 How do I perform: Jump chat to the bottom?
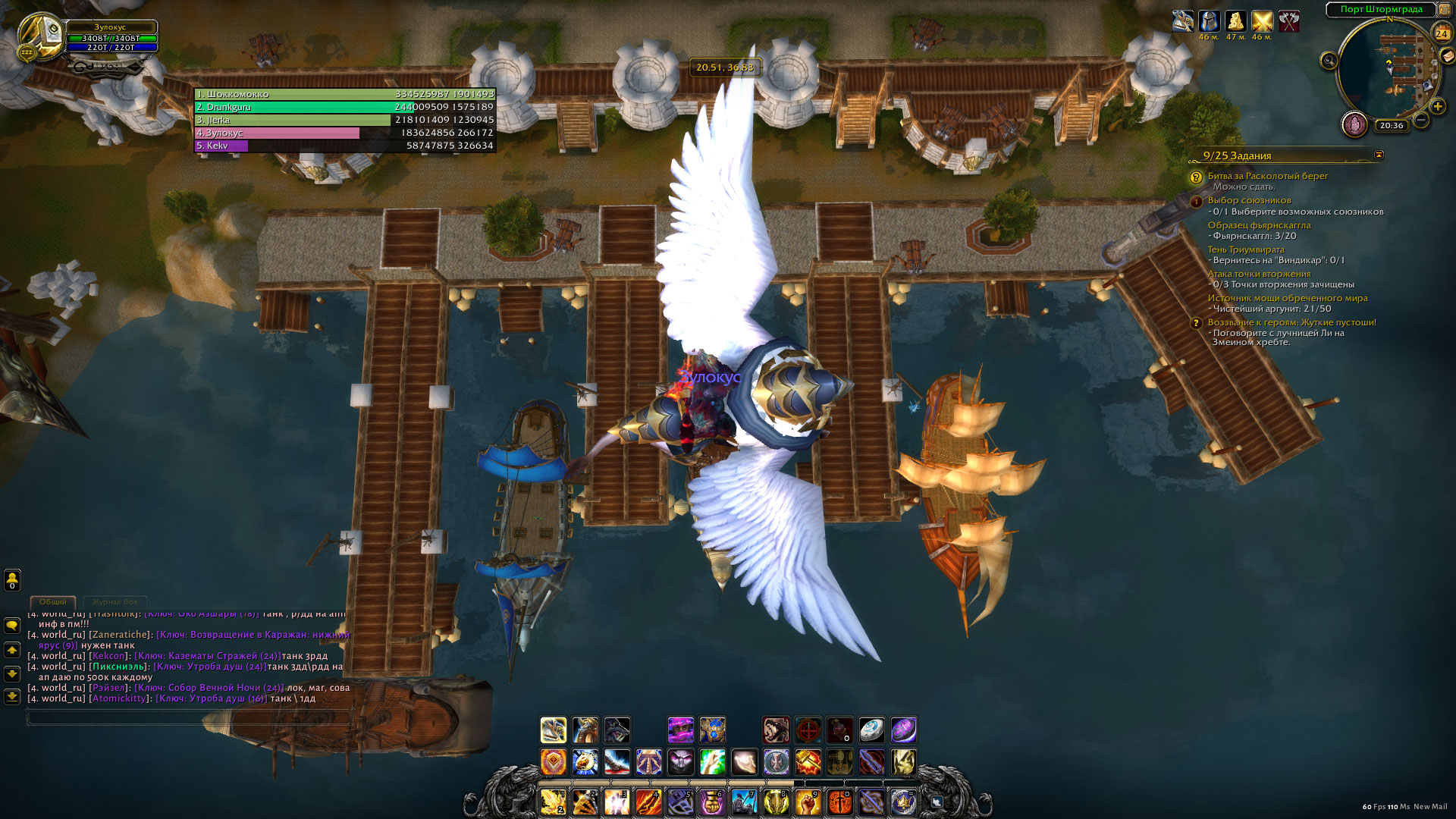12,696
